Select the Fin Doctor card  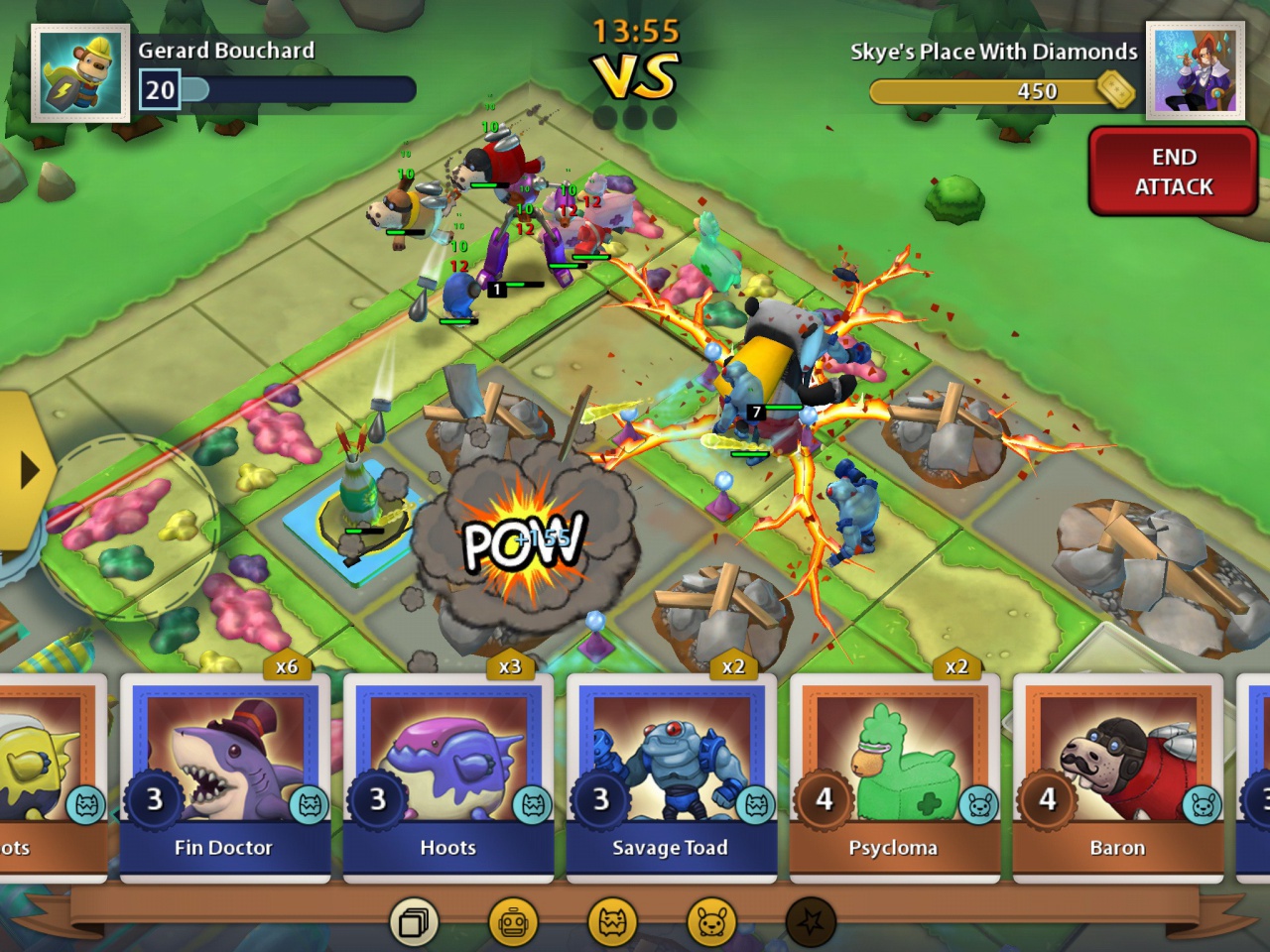click(x=224, y=778)
